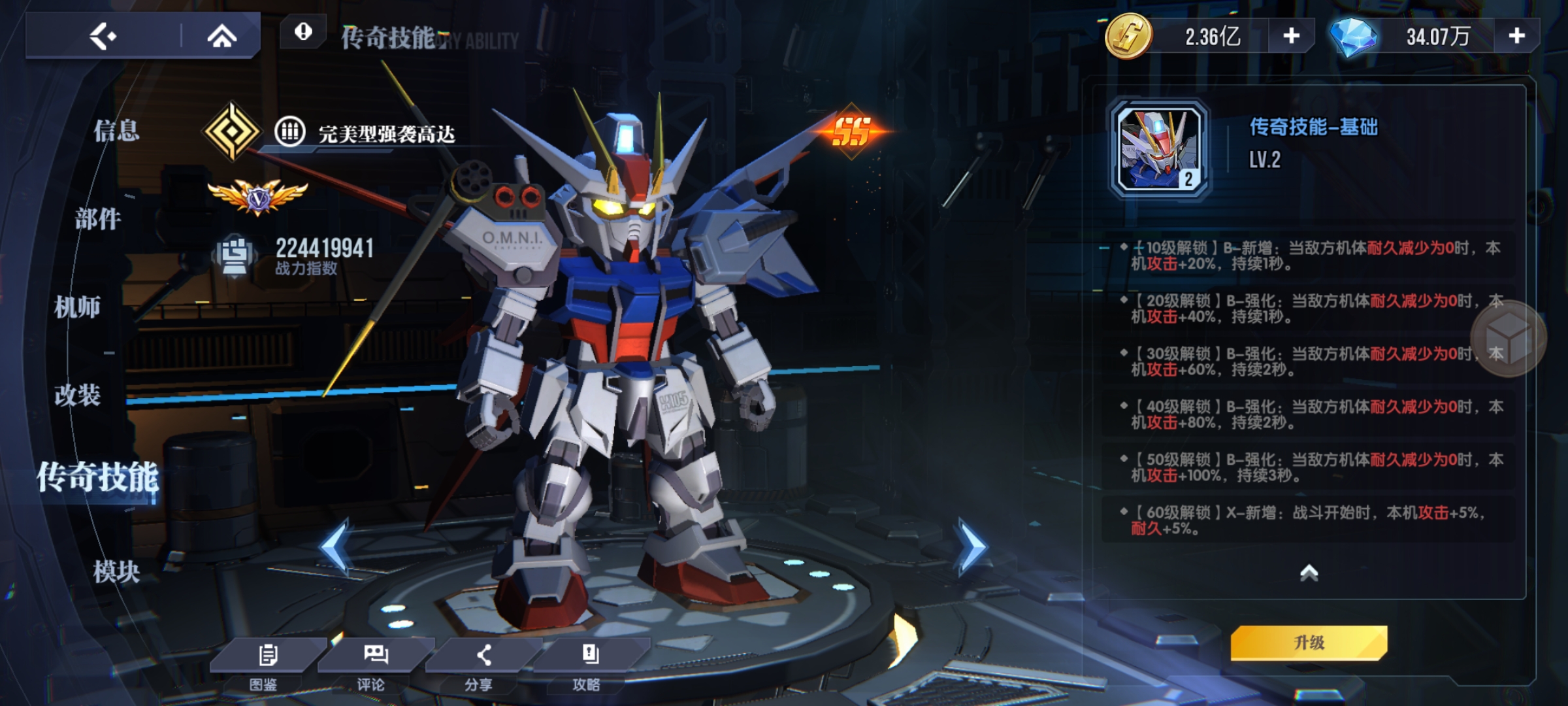Show the next mecha with right arrow
1568x706 pixels.
tap(972, 547)
